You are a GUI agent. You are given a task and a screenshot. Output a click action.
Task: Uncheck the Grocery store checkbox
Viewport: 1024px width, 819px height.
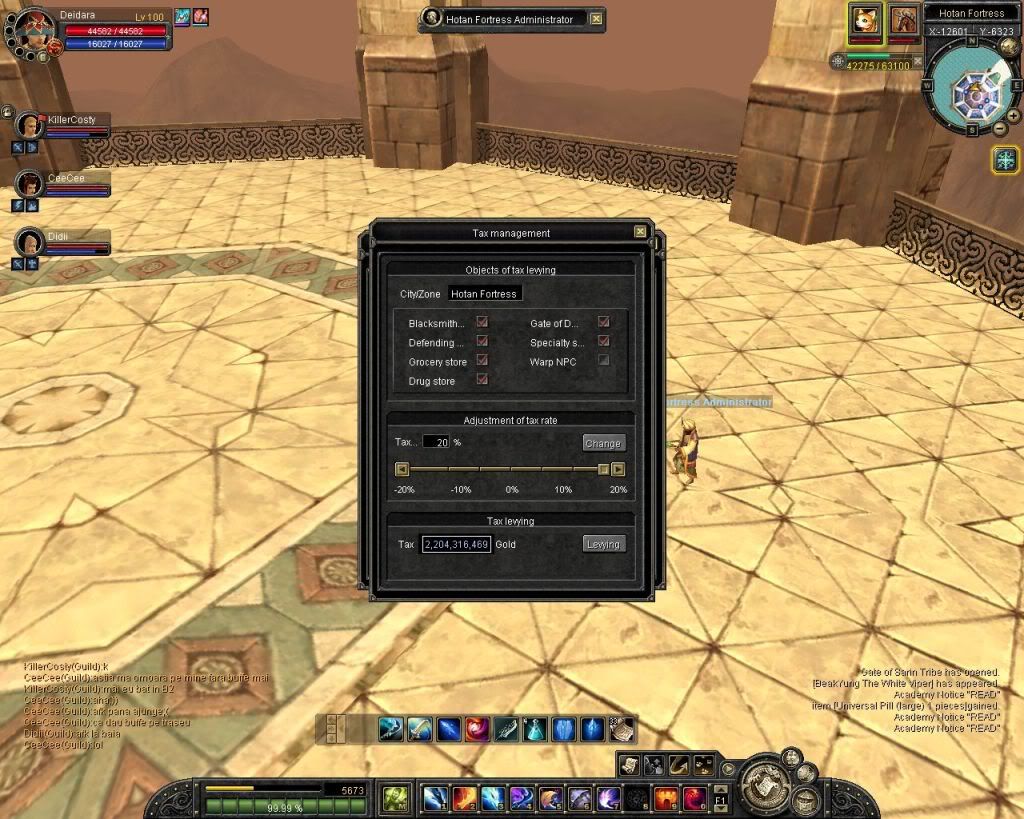482,361
